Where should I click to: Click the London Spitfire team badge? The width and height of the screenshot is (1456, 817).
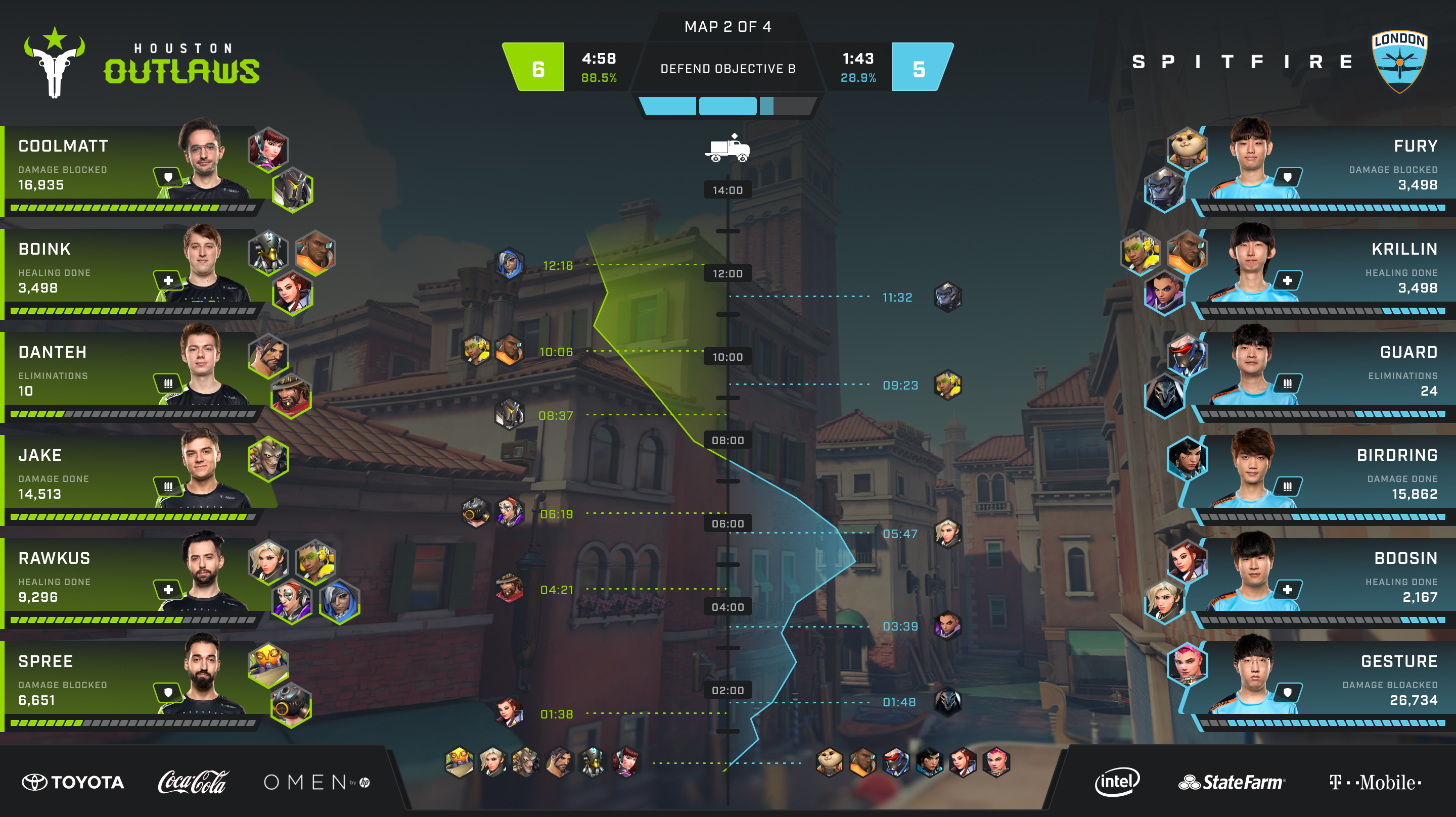1399,62
